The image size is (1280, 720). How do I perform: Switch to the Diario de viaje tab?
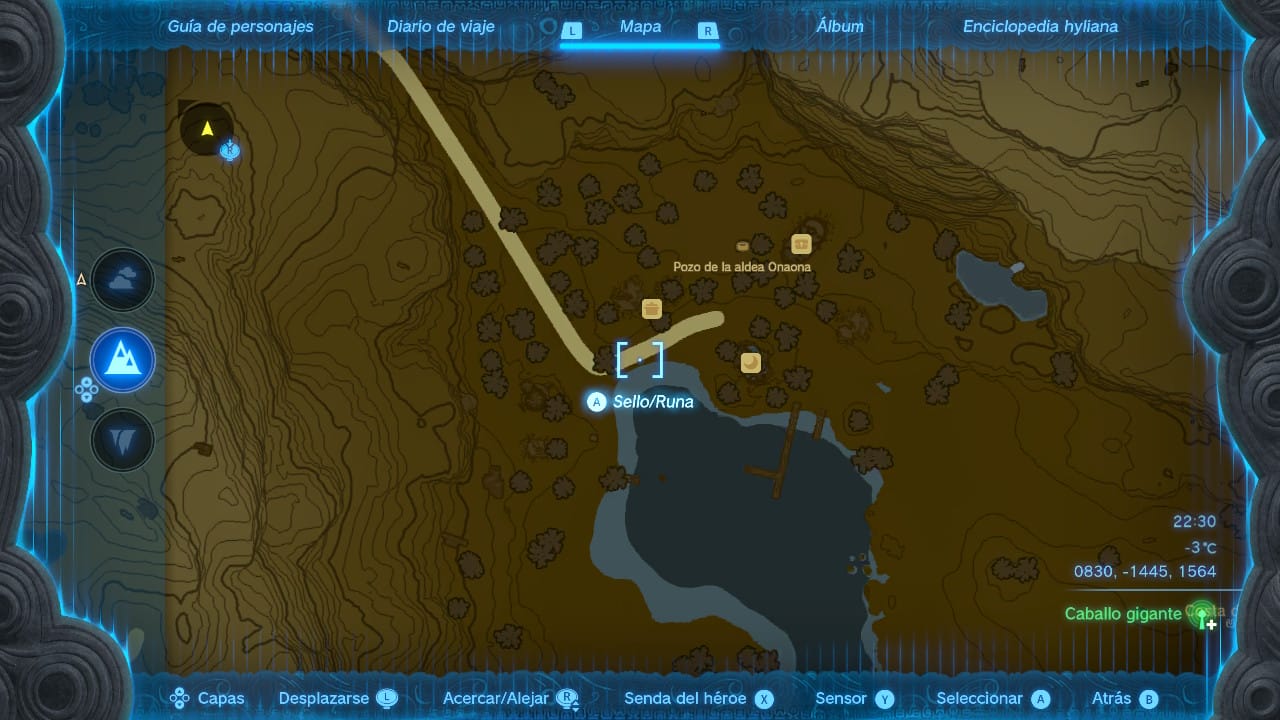pyautogui.click(x=441, y=27)
